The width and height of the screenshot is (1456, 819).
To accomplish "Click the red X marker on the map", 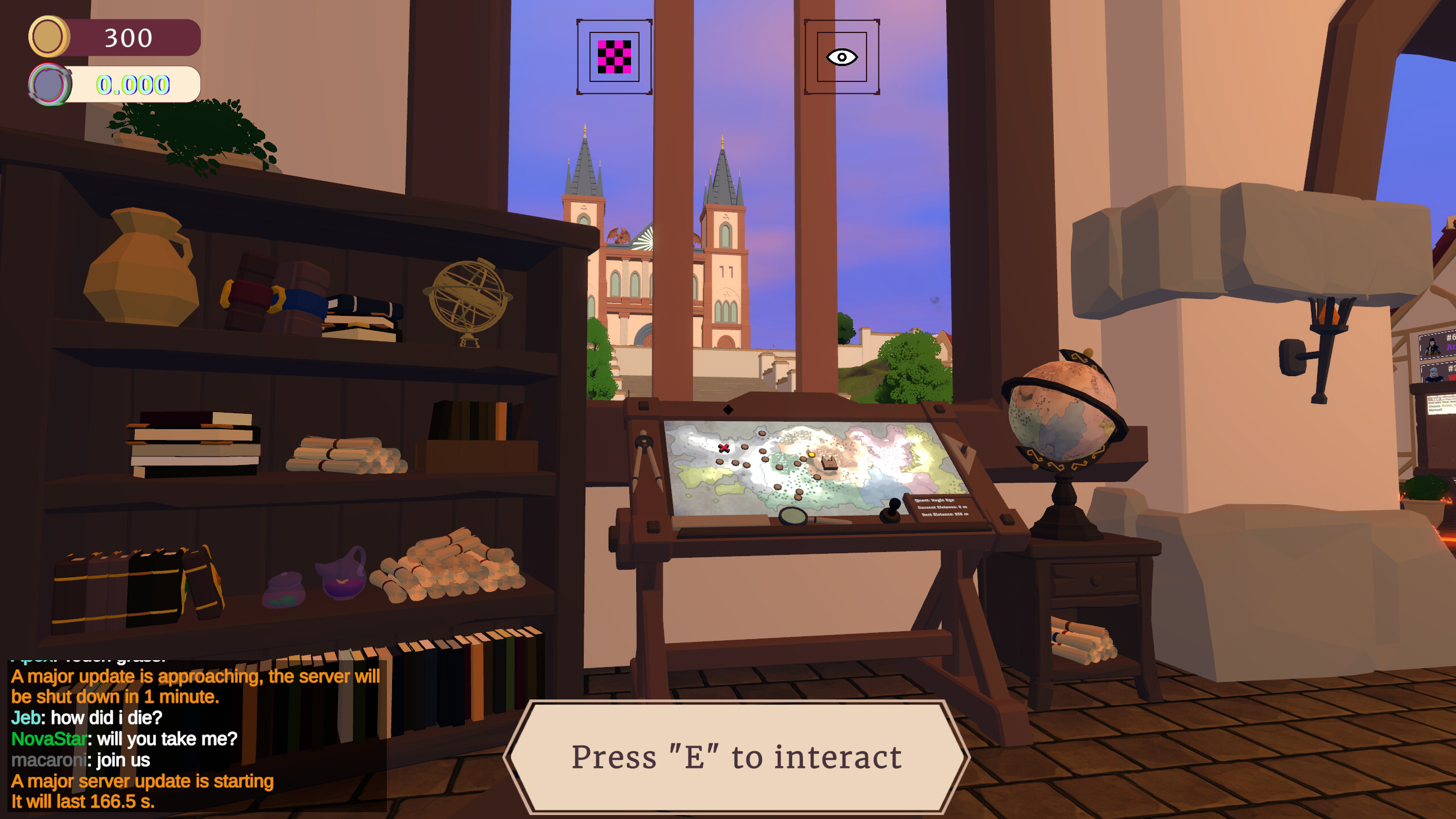I will [x=723, y=448].
